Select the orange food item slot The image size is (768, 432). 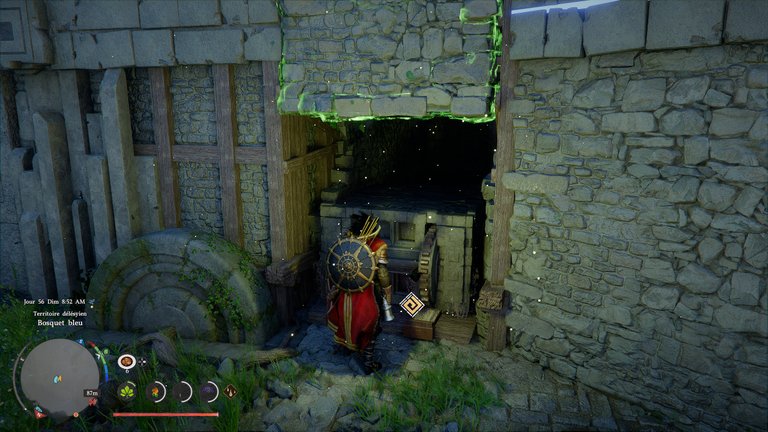126,361
